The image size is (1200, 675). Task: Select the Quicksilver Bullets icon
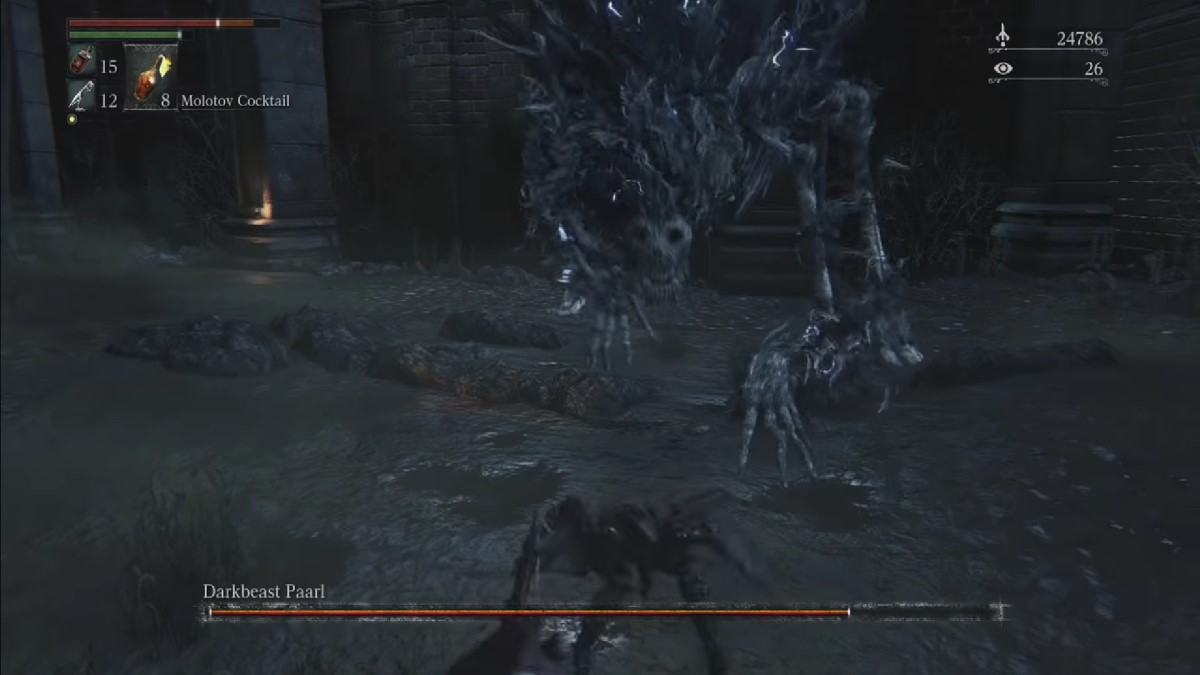(82, 98)
